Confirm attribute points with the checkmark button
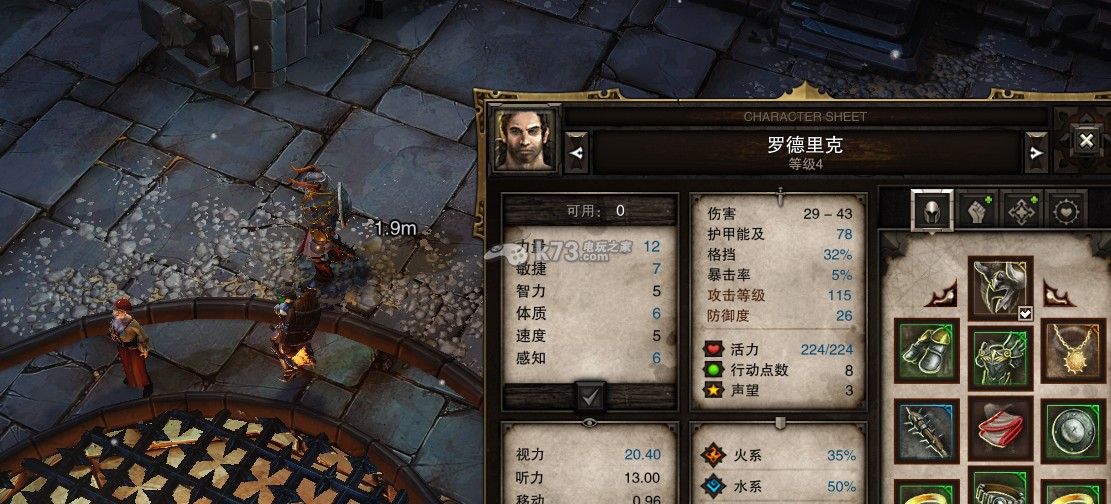Viewport: 1111px width, 504px height. pos(590,397)
